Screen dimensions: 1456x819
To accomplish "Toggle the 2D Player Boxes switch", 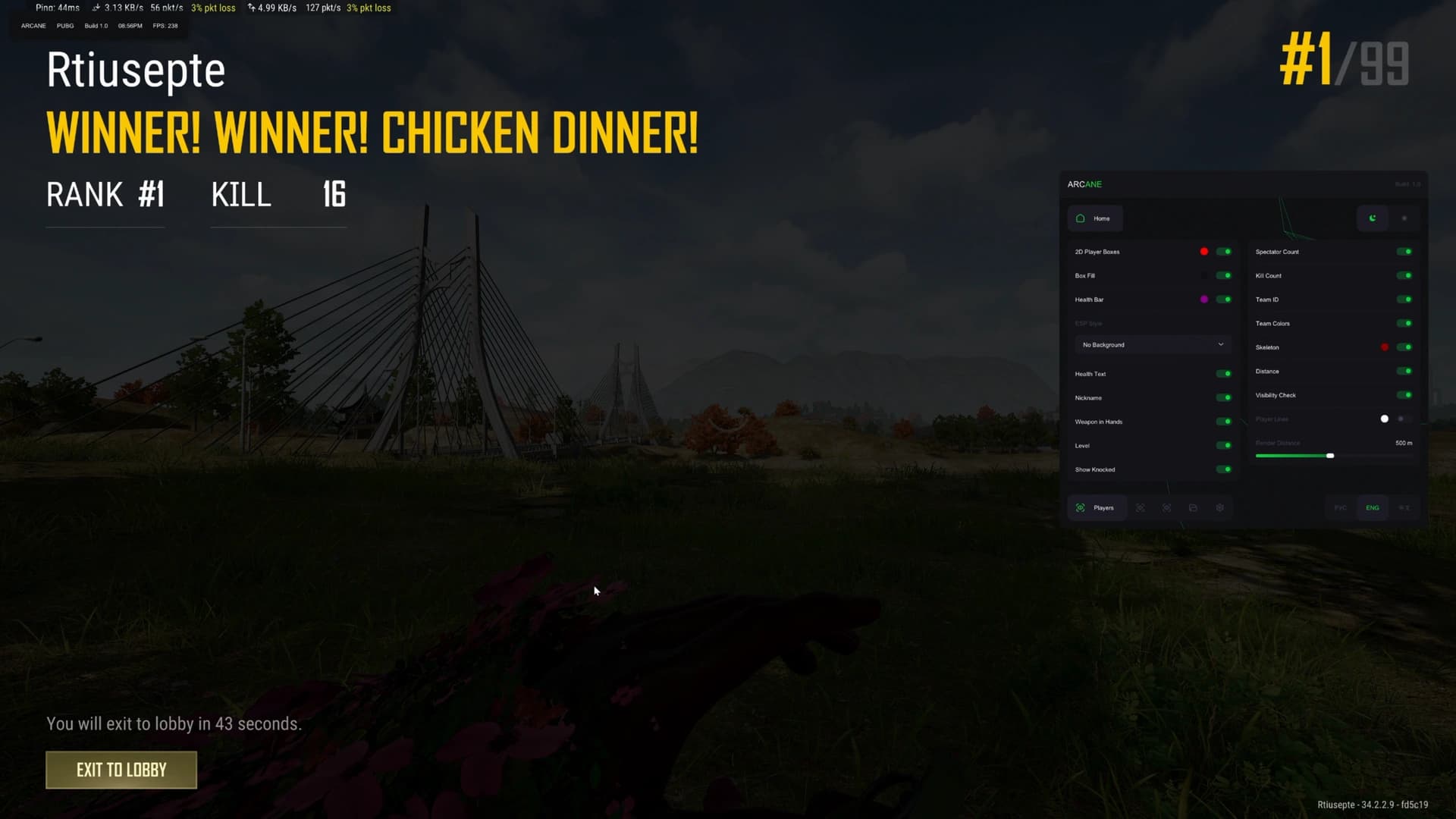I will (x=1222, y=251).
